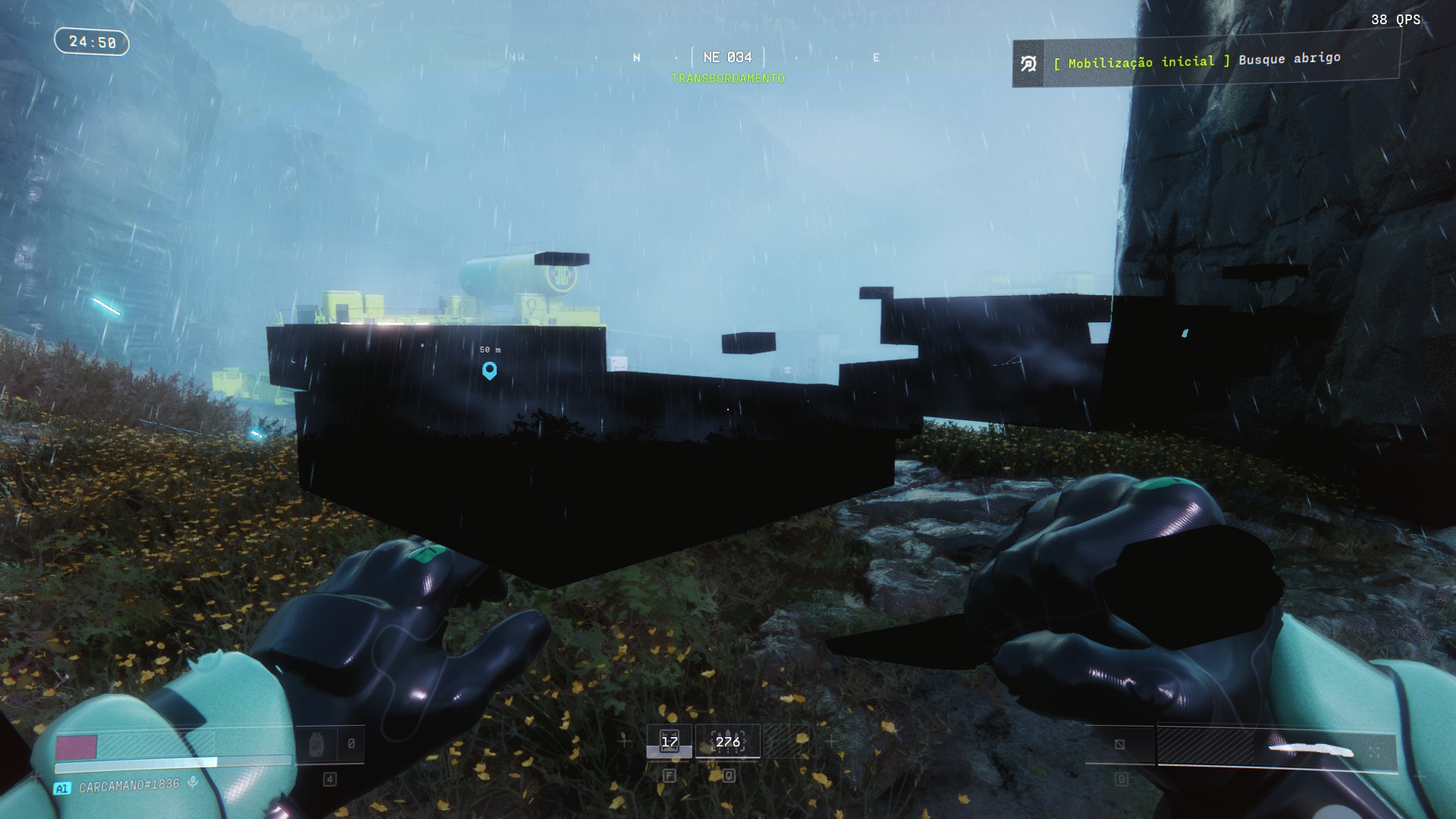Click the empty grenade slot icon
Viewport: 1456px width, 819px height.
[x=1119, y=745]
